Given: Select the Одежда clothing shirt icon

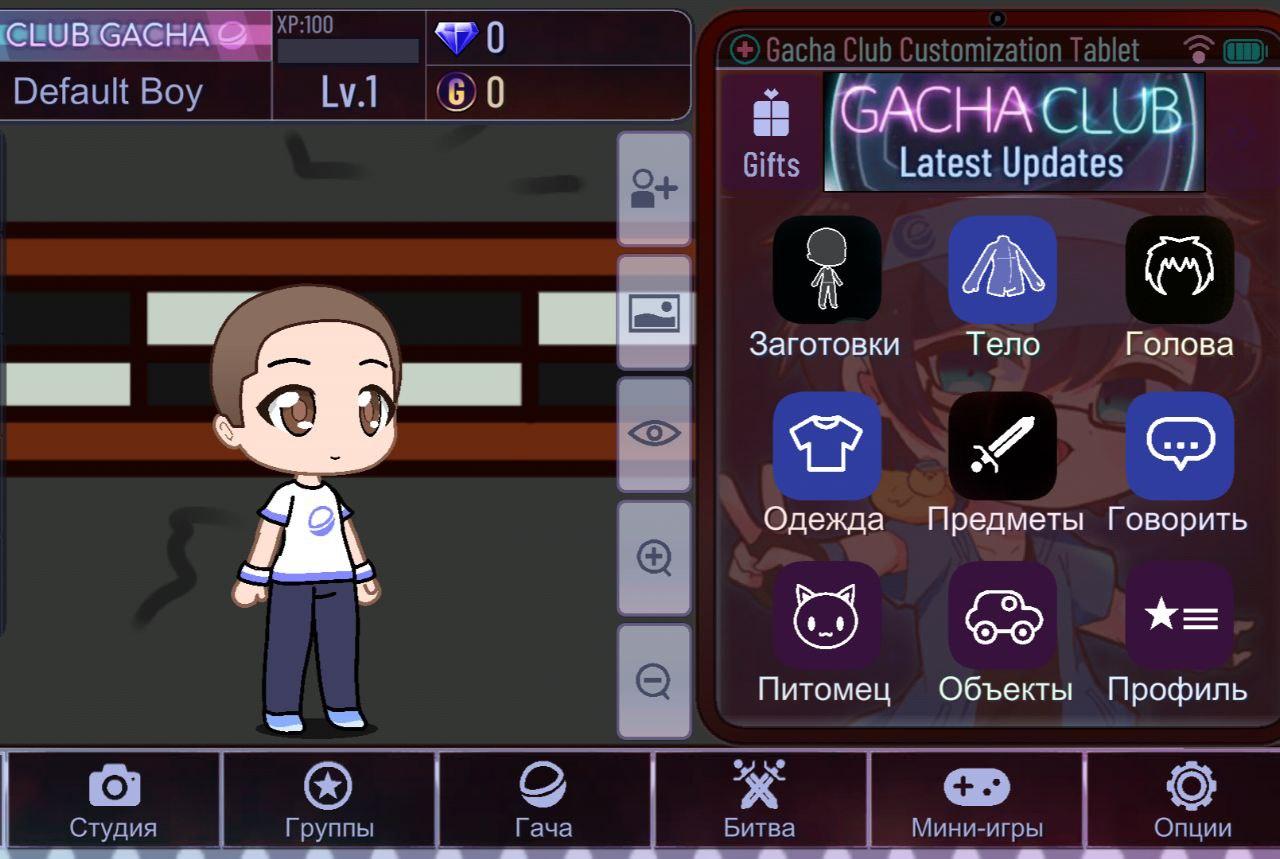Looking at the screenshot, I should [827, 444].
